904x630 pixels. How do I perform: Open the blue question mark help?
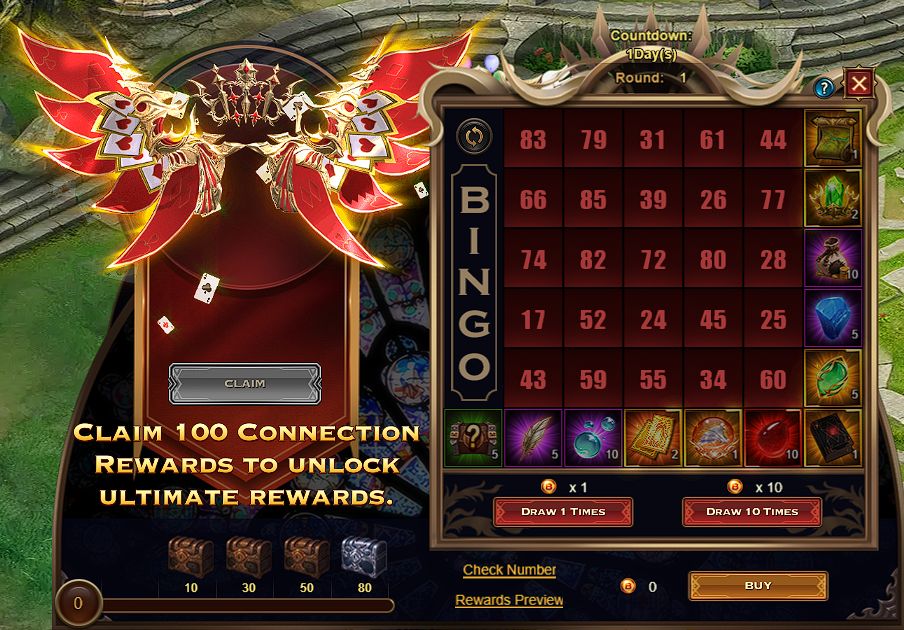[824, 88]
